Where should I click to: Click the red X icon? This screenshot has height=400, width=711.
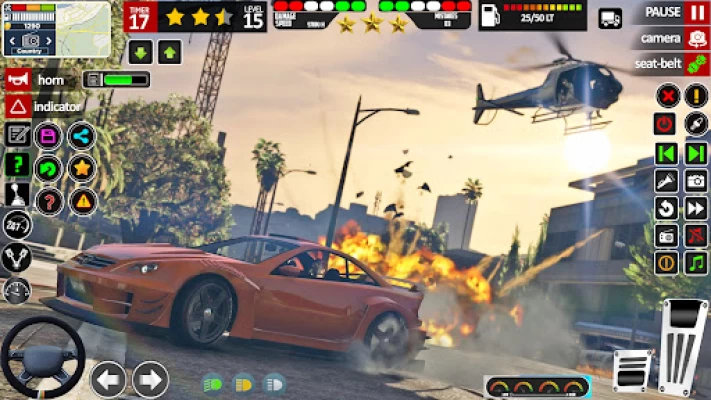click(667, 96)
